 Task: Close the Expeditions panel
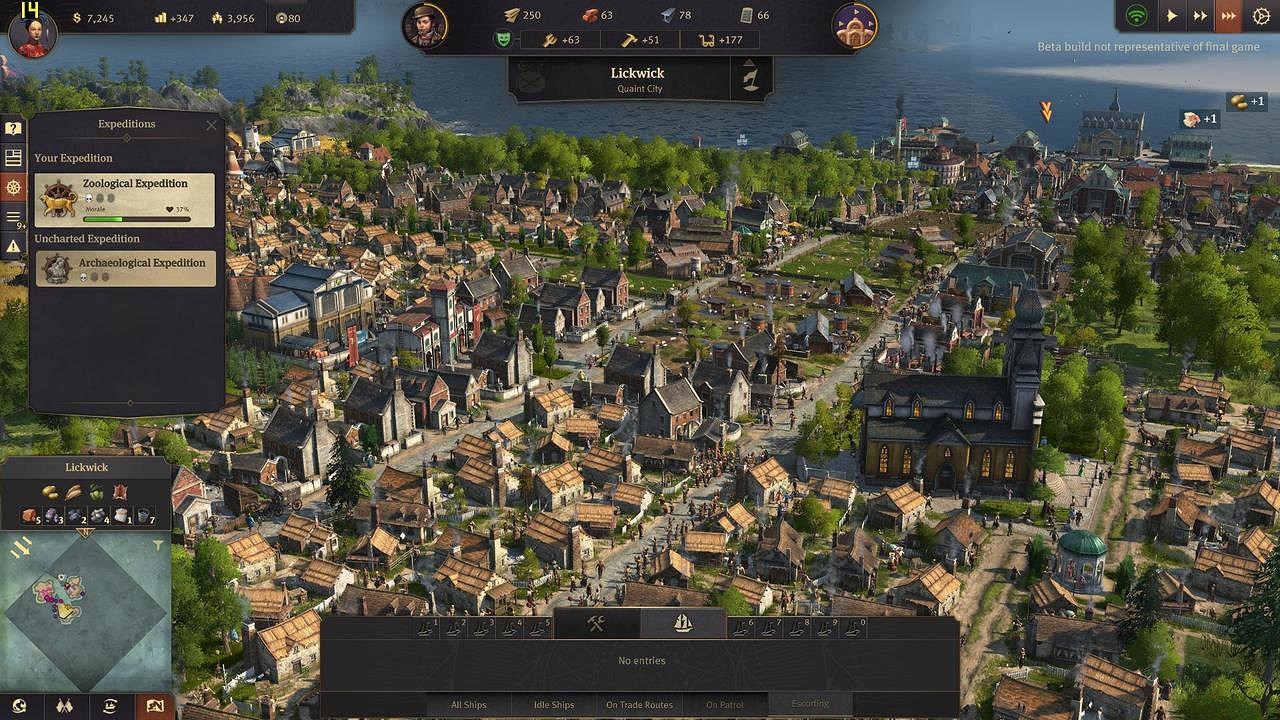(211, 125)
